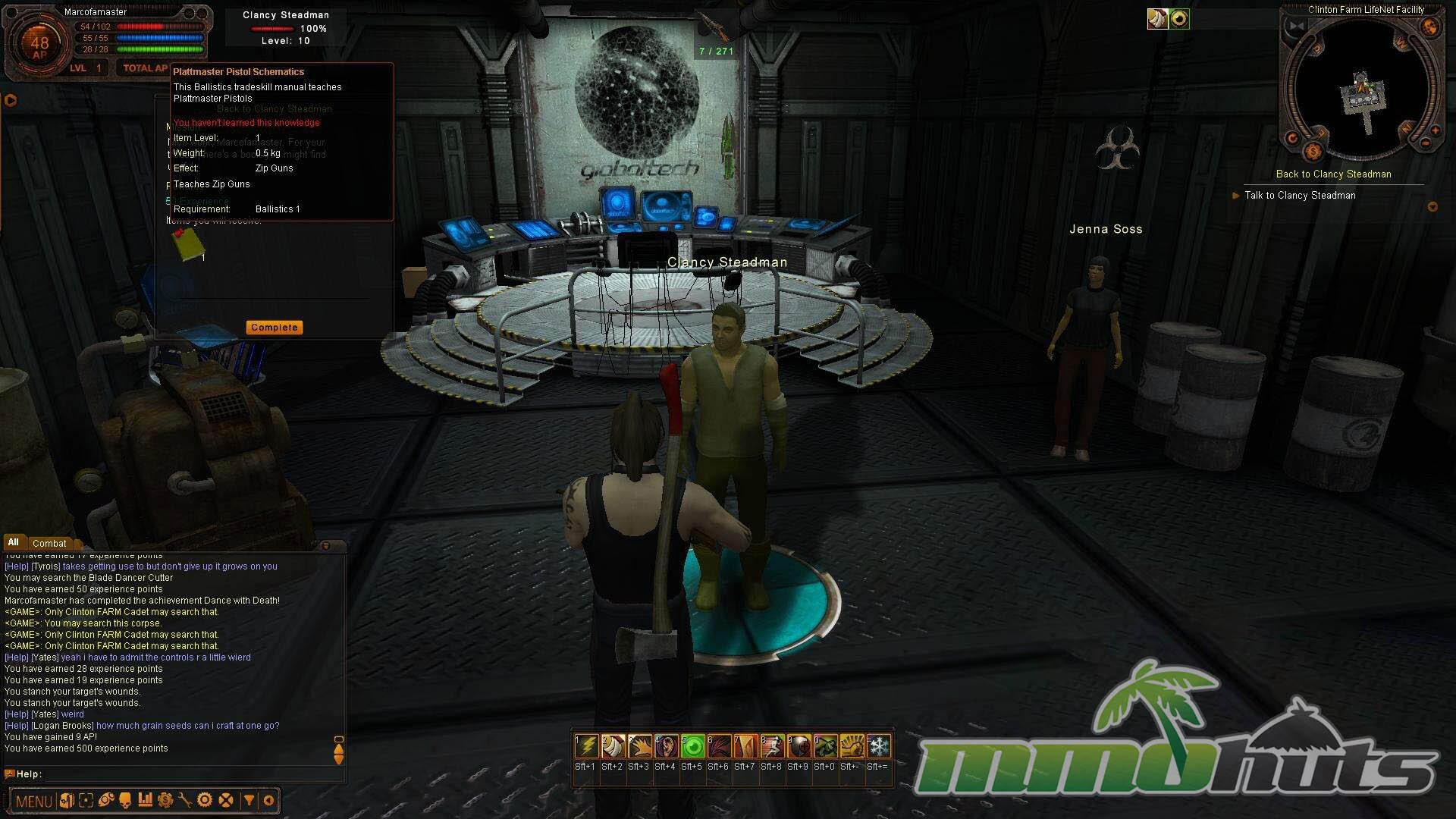Activate the green eye ability
Image resolution: width=1456 pixels, height=819 pixels.
692,747
